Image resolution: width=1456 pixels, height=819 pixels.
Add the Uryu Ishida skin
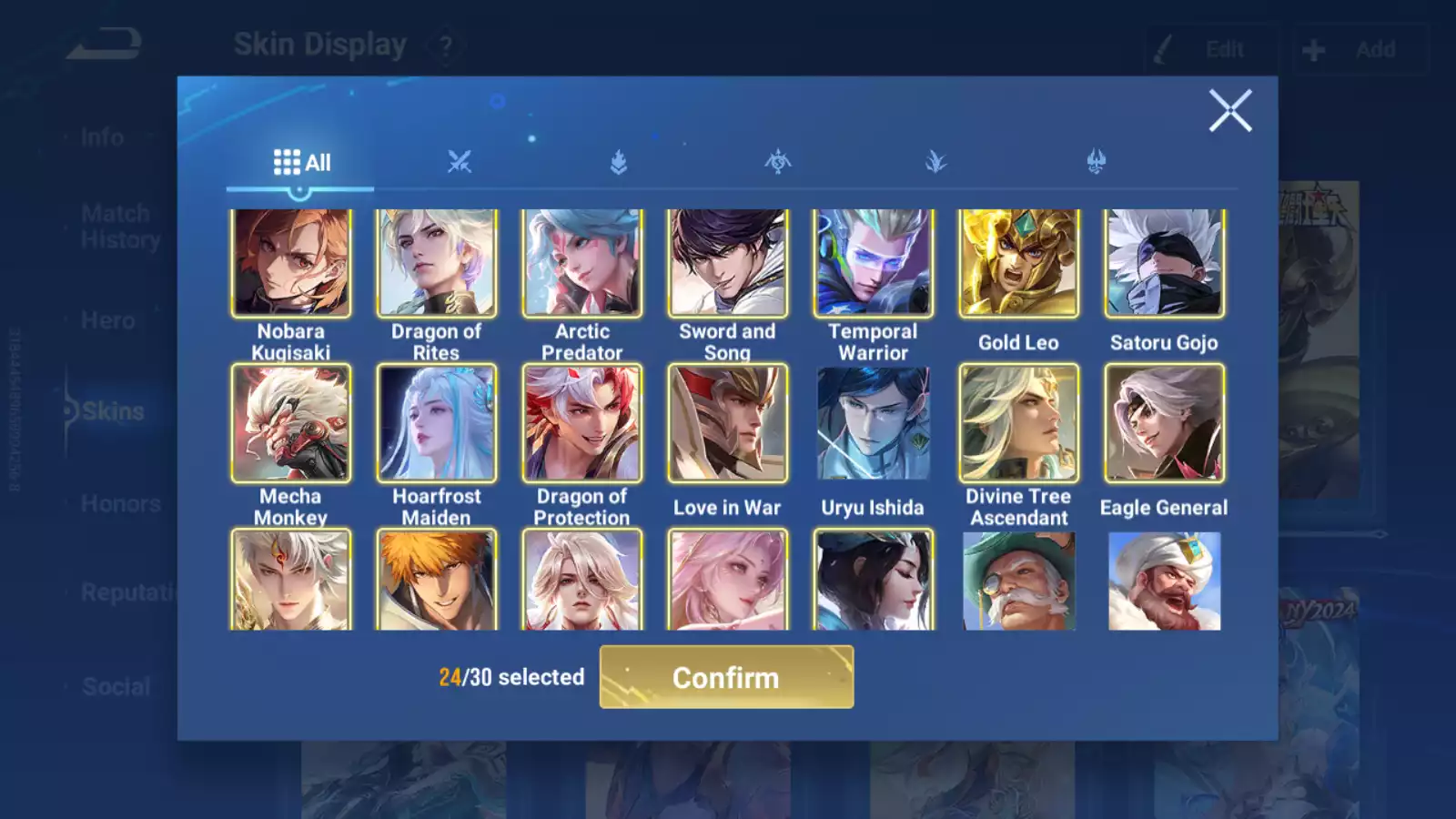[x=874, y=423]
